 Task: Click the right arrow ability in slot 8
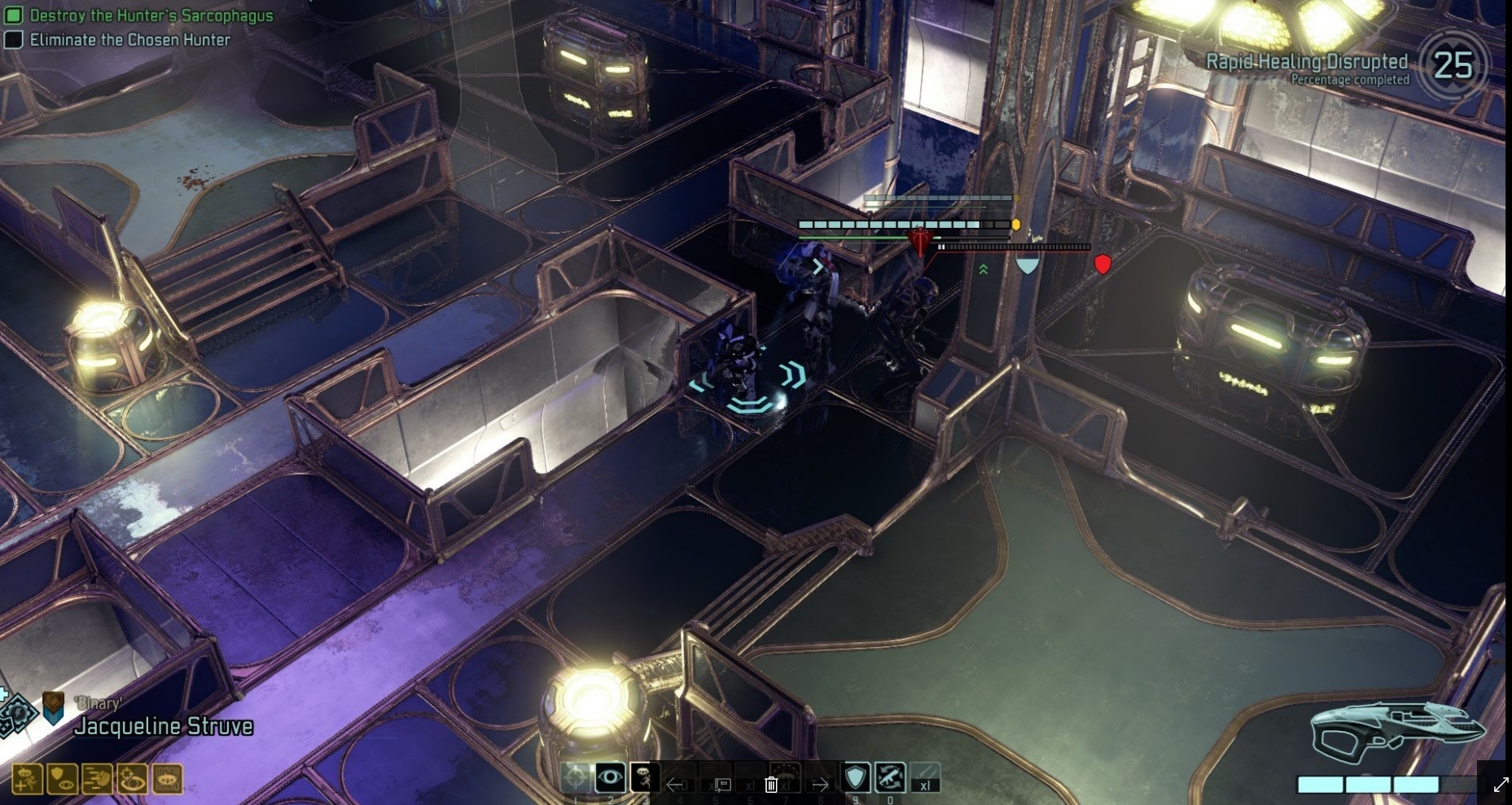(x=821, y=785)
